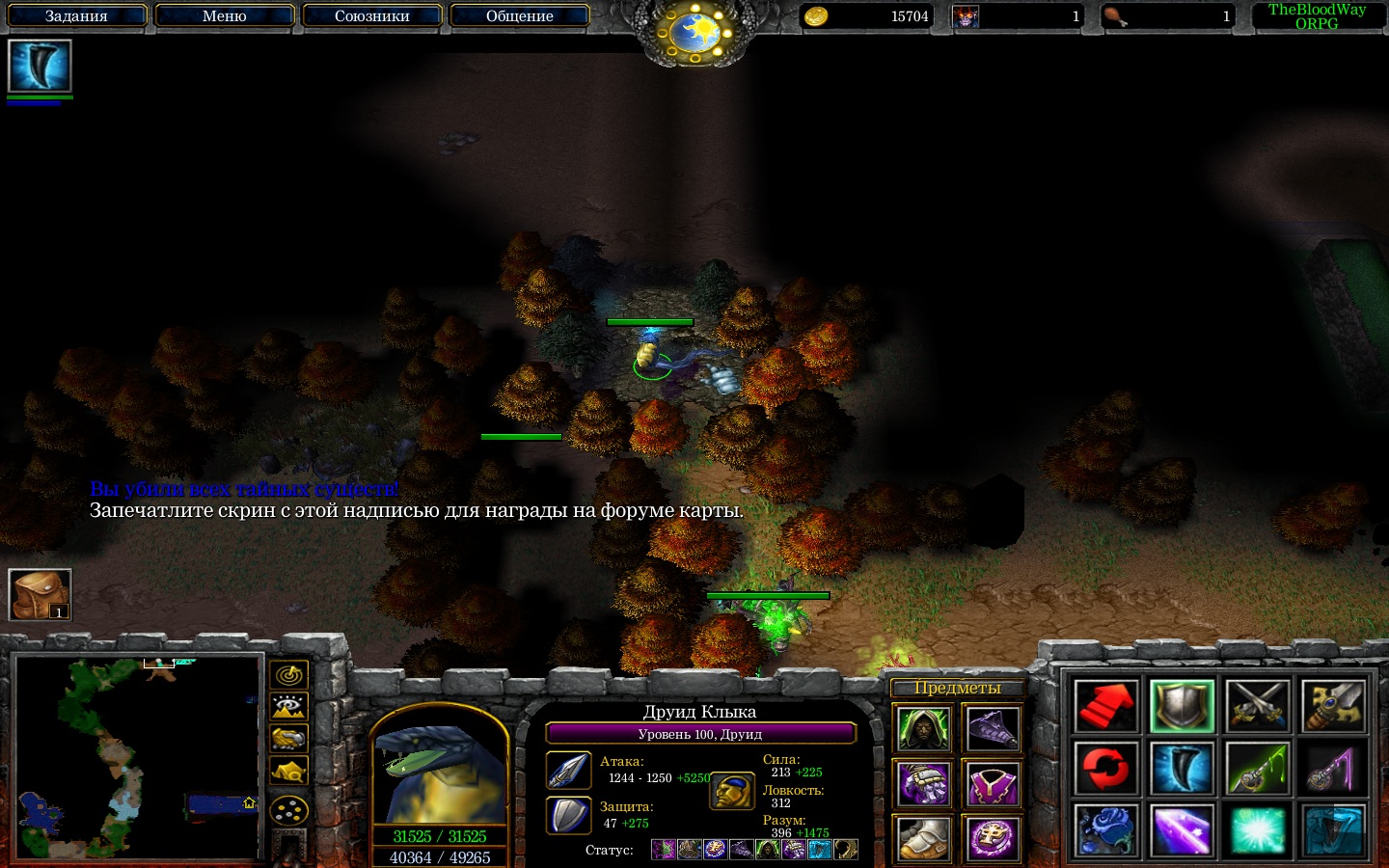
Task: Open the Союзники allies menu
Action: pos(371,16)
